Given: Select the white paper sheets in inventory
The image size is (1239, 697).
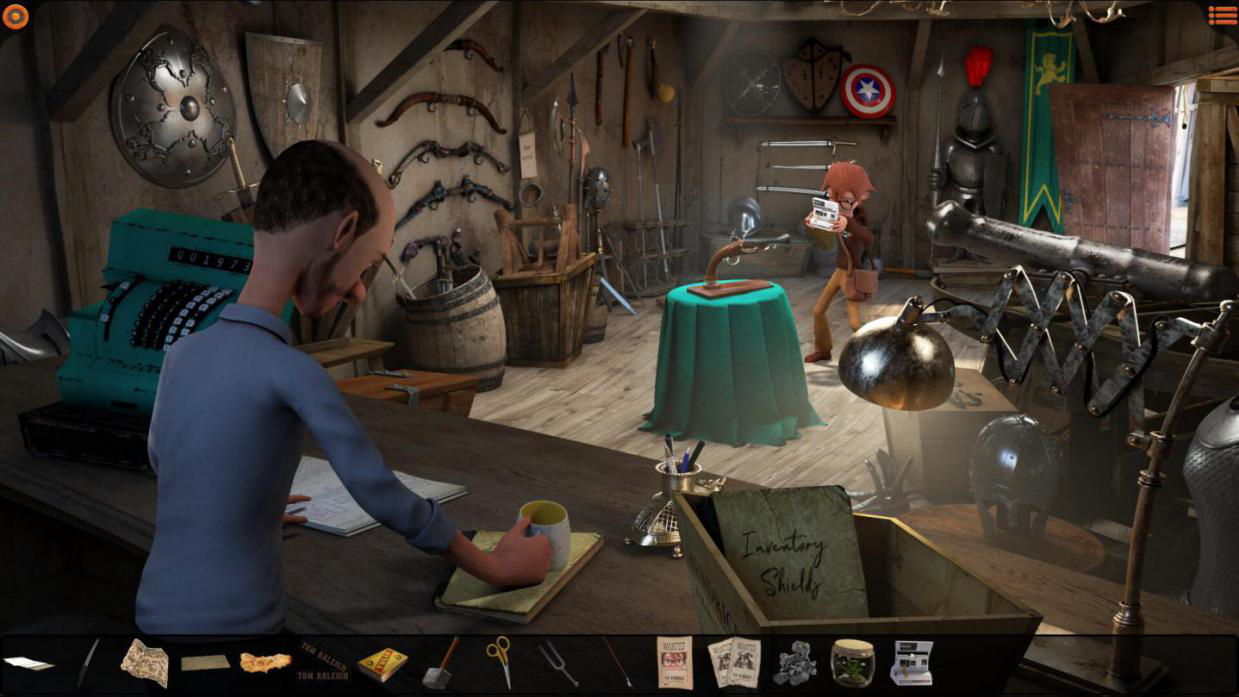Looking at the screenshot, I should point(28,663).
